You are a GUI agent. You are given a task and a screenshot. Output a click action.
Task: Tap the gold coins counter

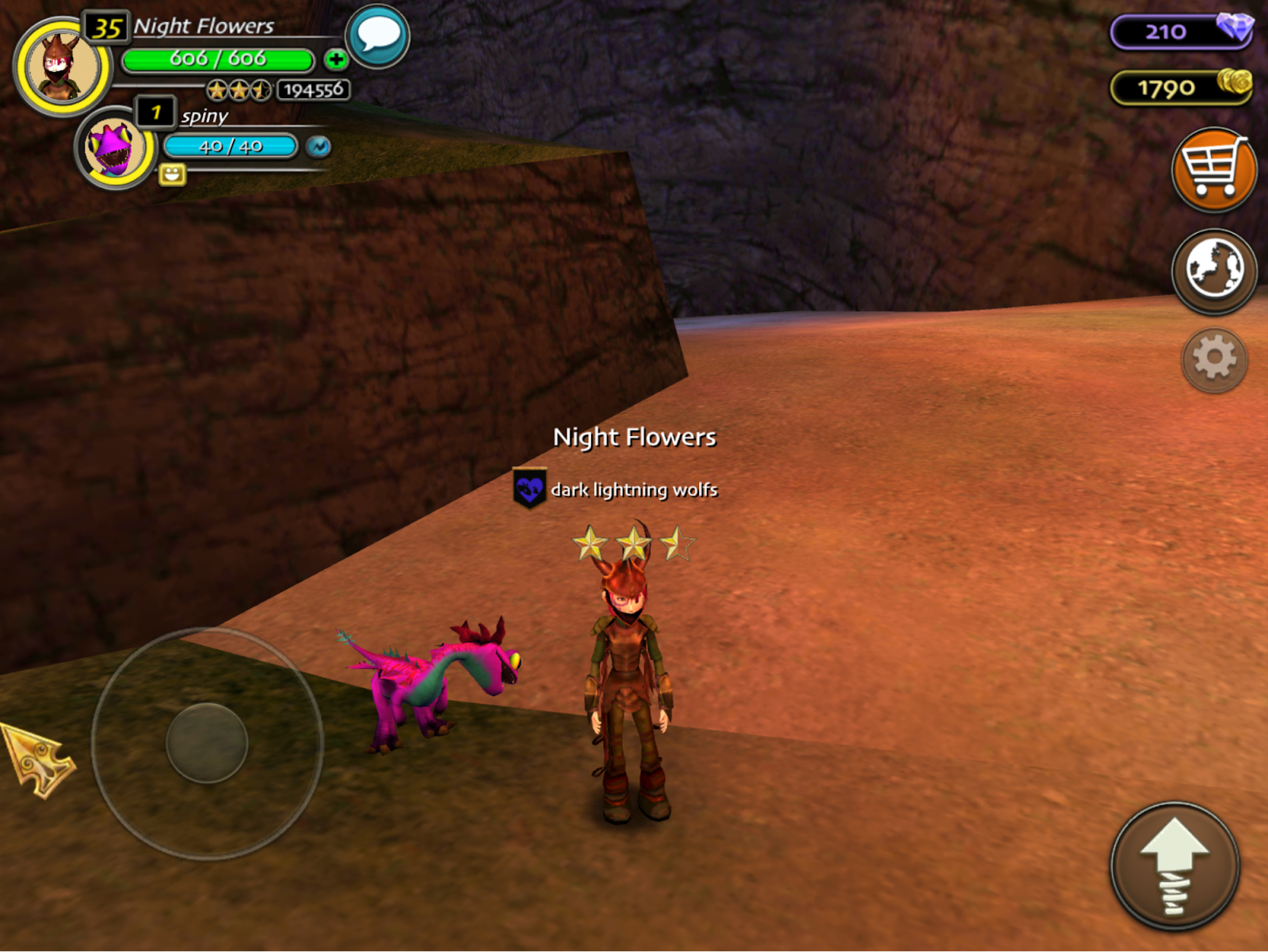coord(1181,87)
